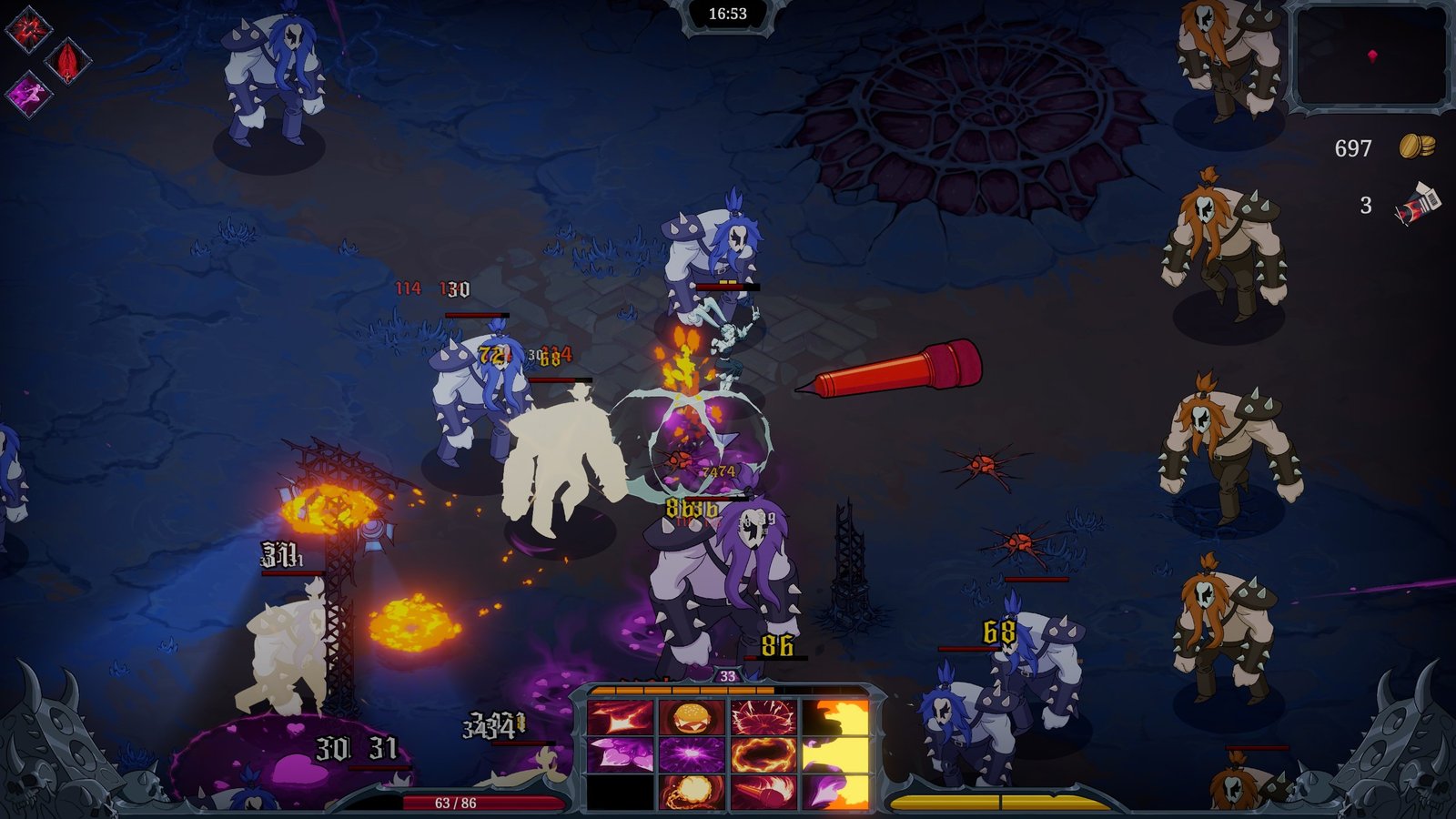Image resolution: width=1456 pixels, height=819 pixels.
Task: Activate the fireball skill slot
Action: pos(692,792)
